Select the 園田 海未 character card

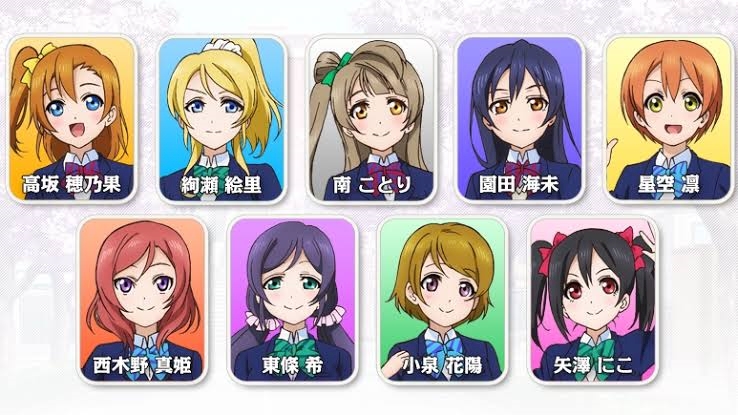click(519, 118)
